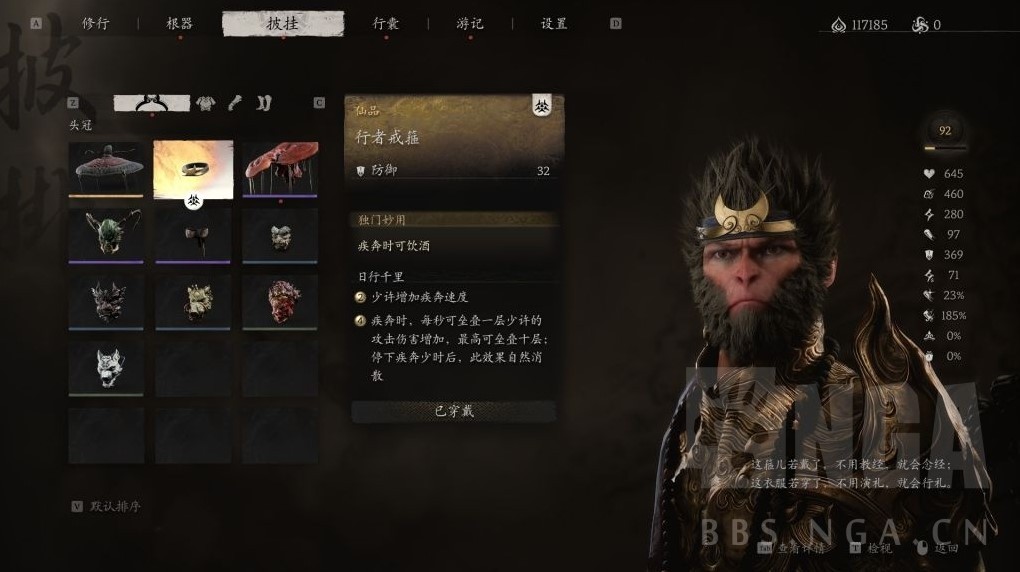Image resolution: width=1020 pixels, height=572 pixels.
Task: Select the headgear category icon
Action: (151, 103)
